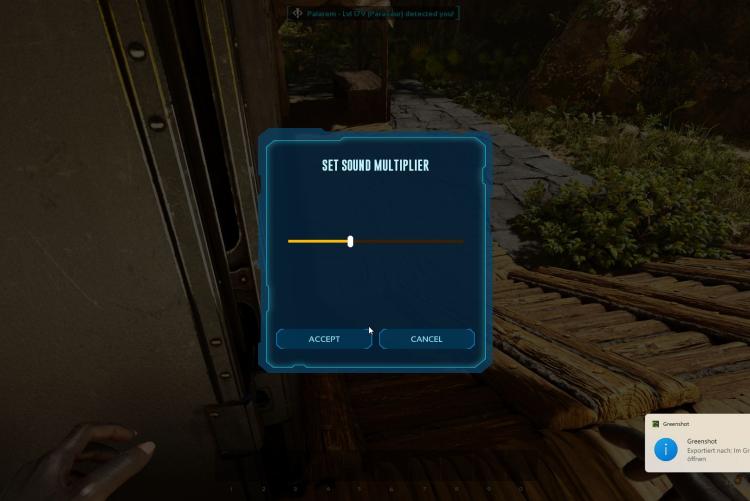Cancel the sound multiplier dialog
750x501 pixels.
(x=426, y=339)
